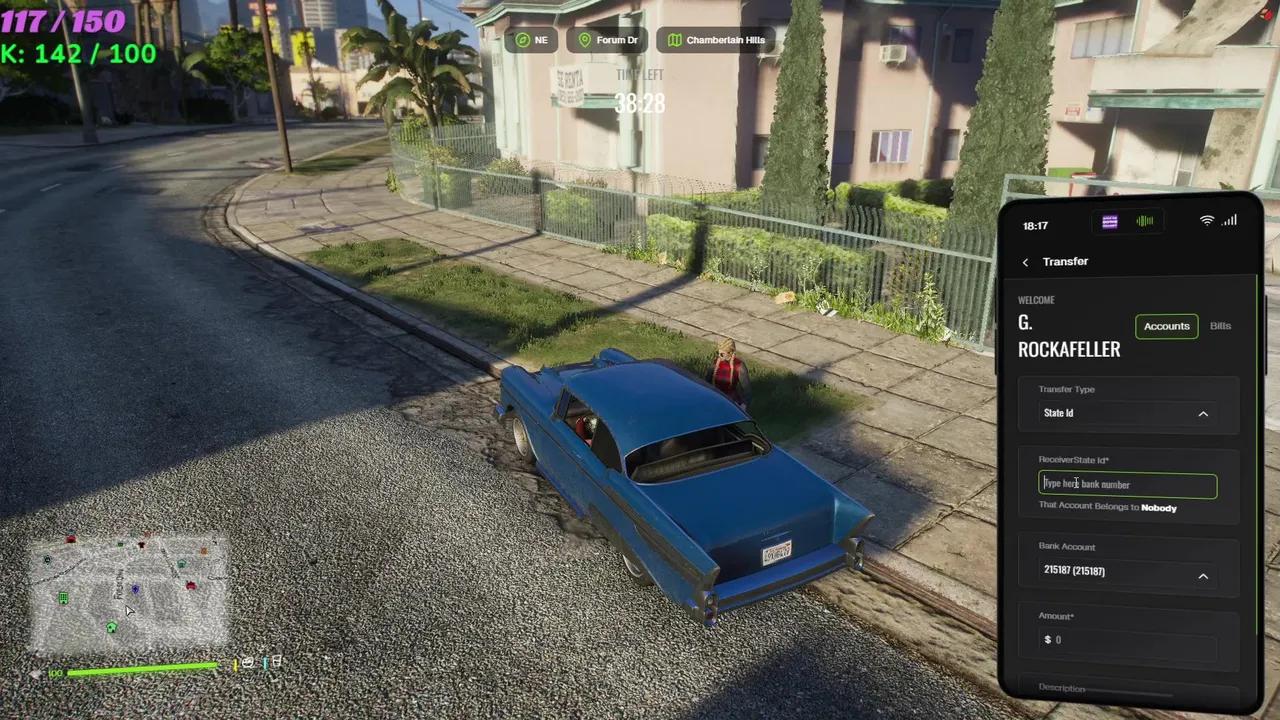Open the Bills tab
Image resolution: width=1280 pixels, height=720 pixels.
click(1220, 326)
